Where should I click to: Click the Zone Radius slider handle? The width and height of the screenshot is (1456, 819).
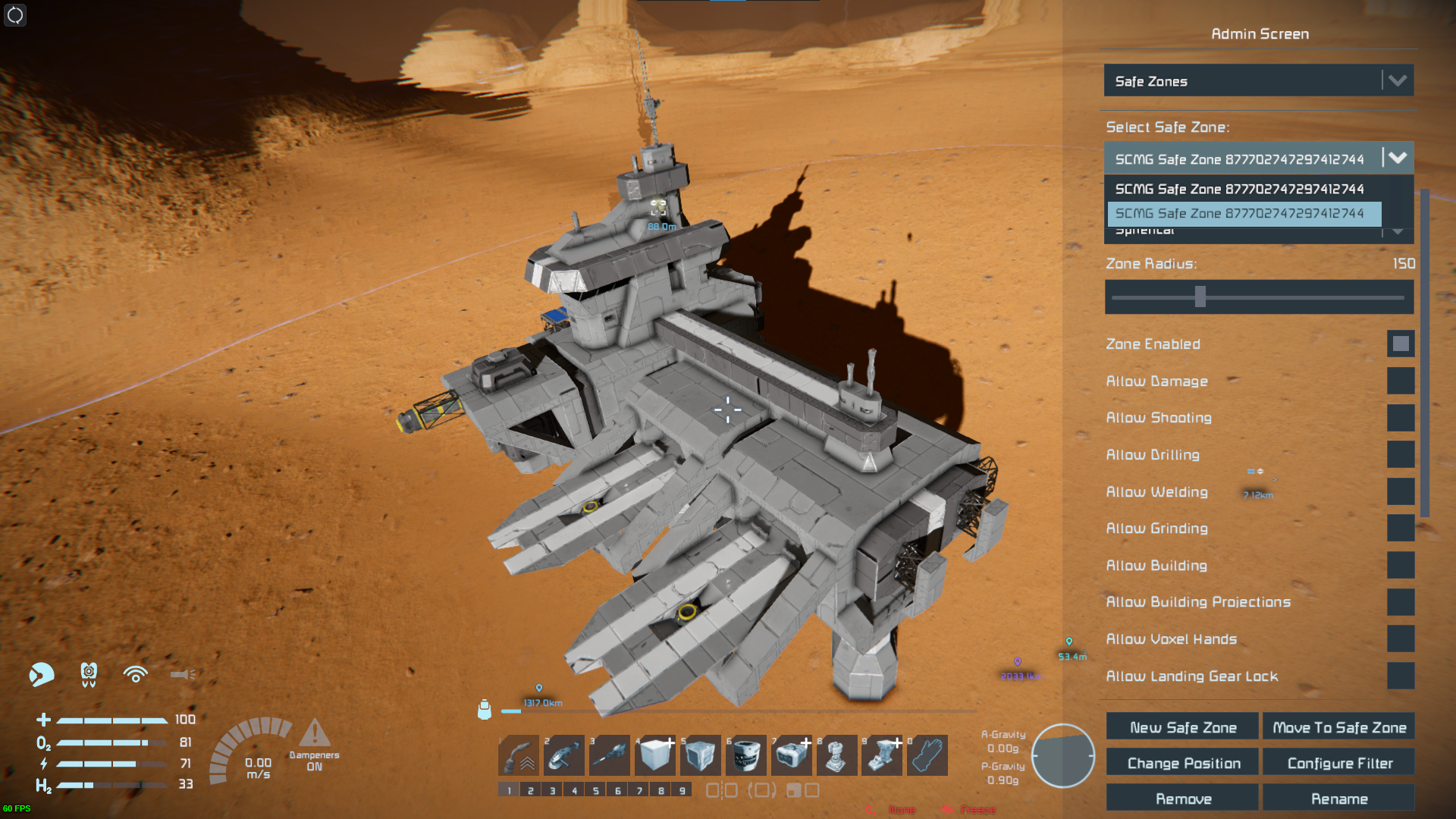pyautogui.click(x=1200, y=297)
